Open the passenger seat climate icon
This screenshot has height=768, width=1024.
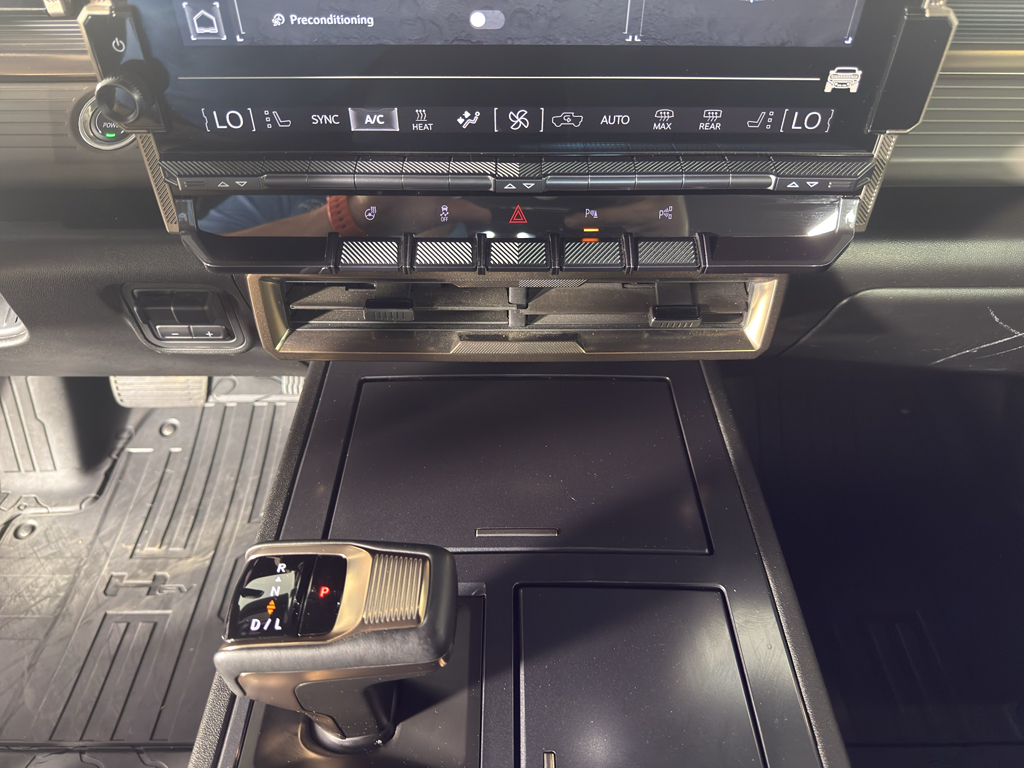click(x=759, y=121)
